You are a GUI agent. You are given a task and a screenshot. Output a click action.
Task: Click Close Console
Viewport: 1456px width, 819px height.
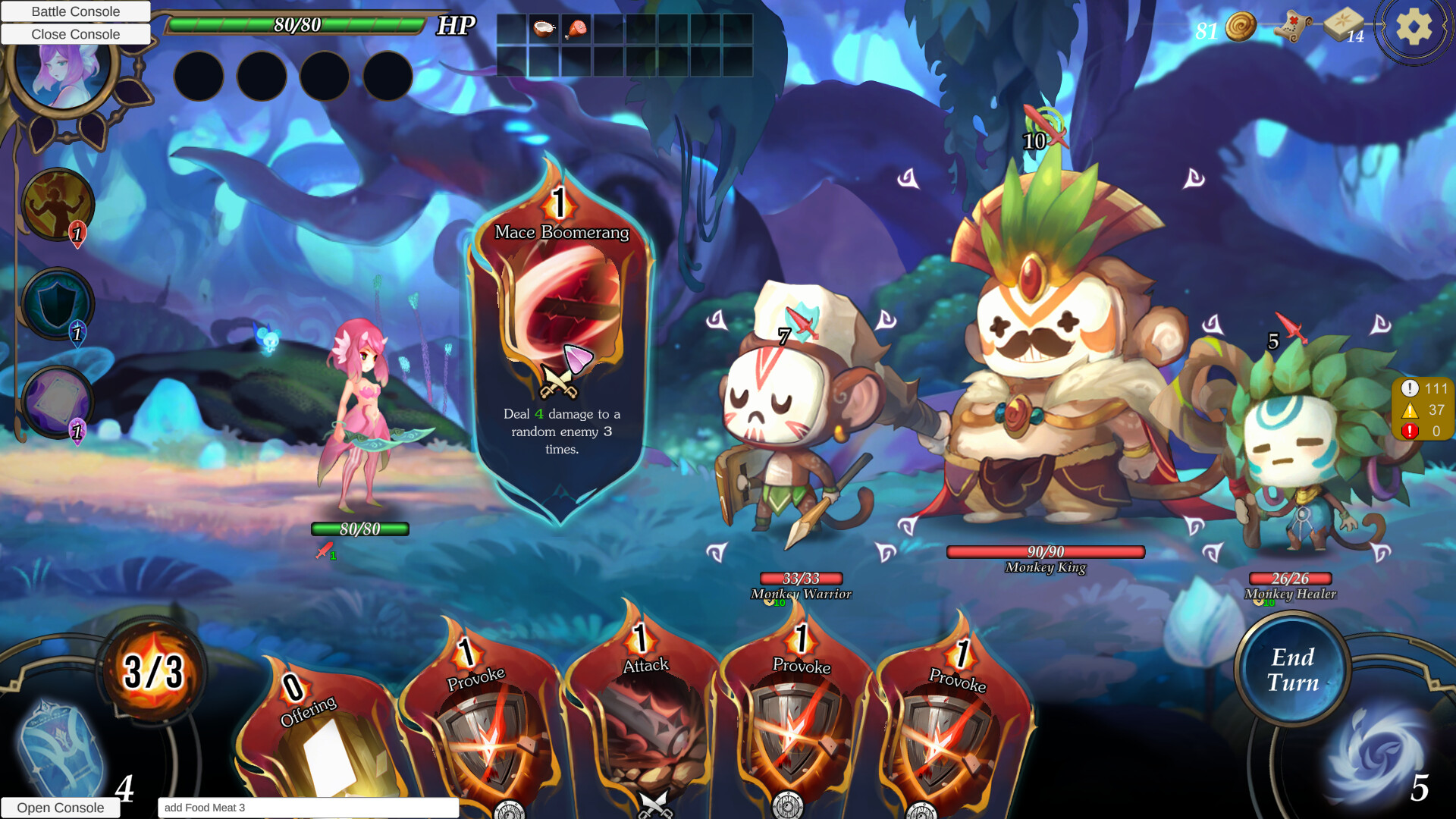pyautogui.click(x=75, y=34)
